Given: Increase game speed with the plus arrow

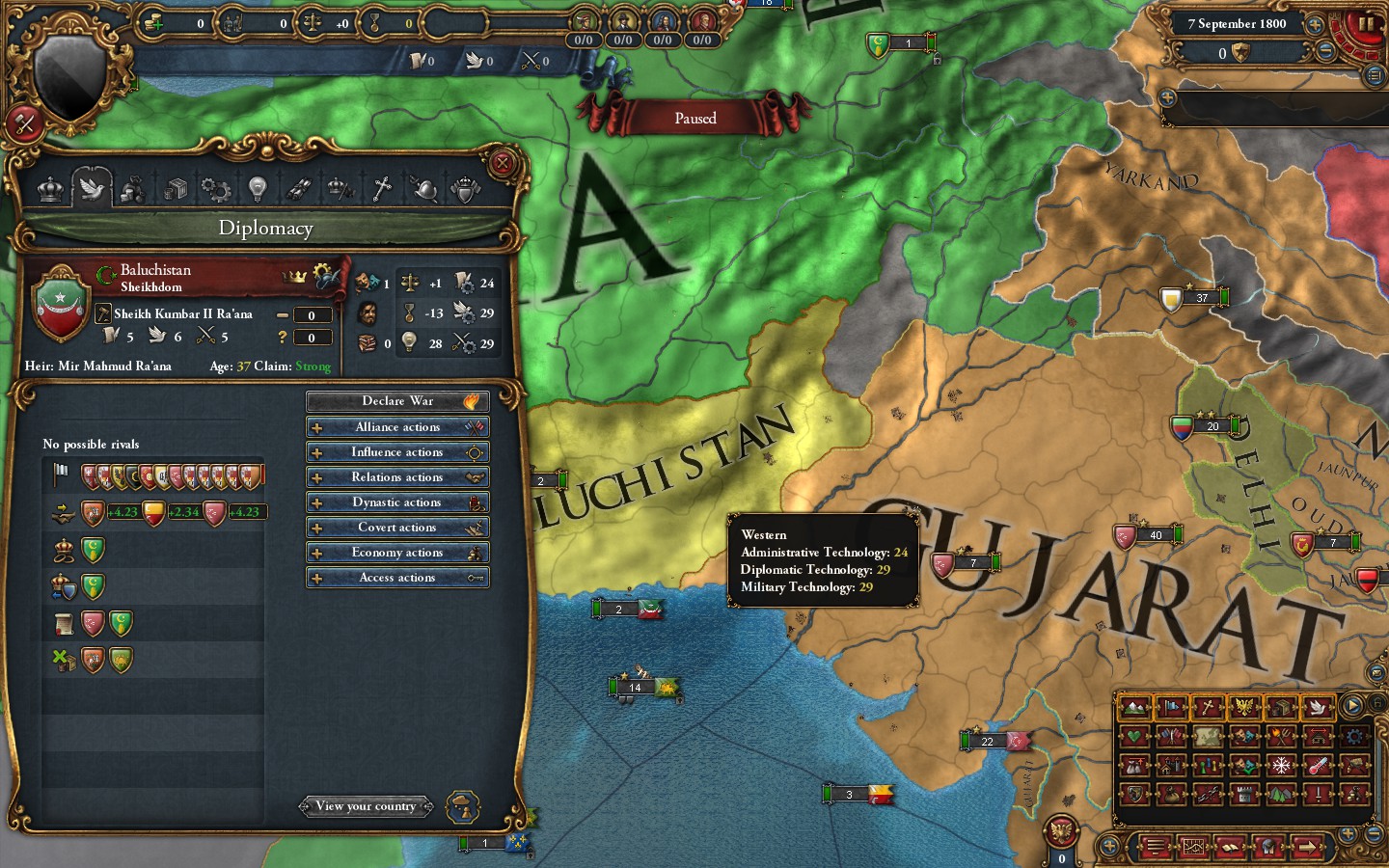Looking at the screenshot, I should coord(1316,24).
